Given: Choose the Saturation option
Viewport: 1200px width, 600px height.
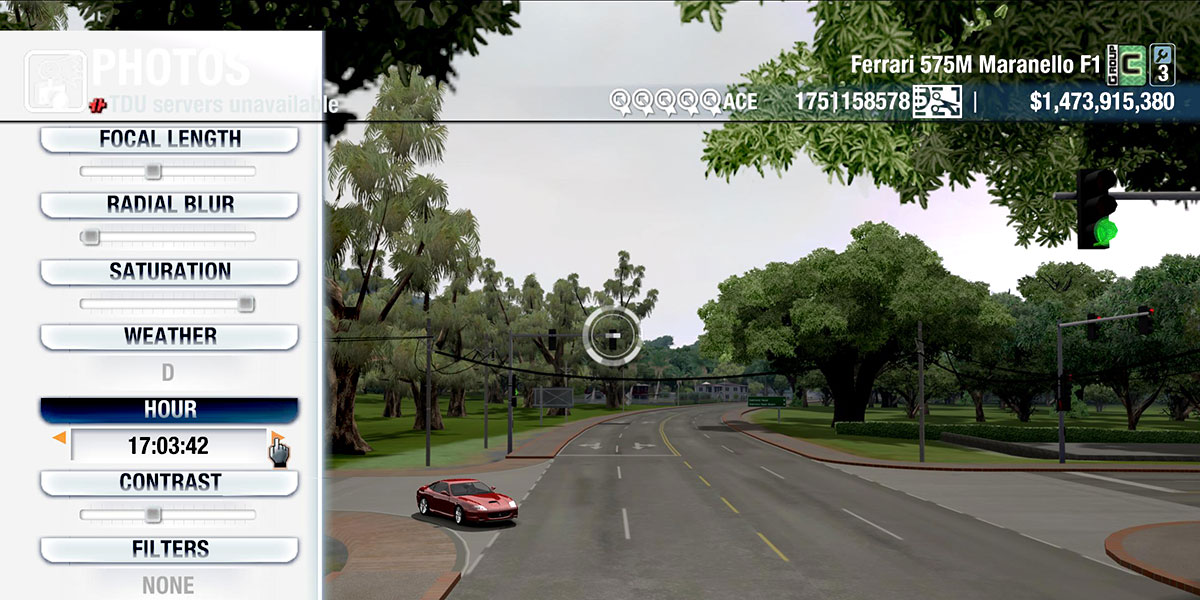Looking at the screenshot, I should coord(169,272).
